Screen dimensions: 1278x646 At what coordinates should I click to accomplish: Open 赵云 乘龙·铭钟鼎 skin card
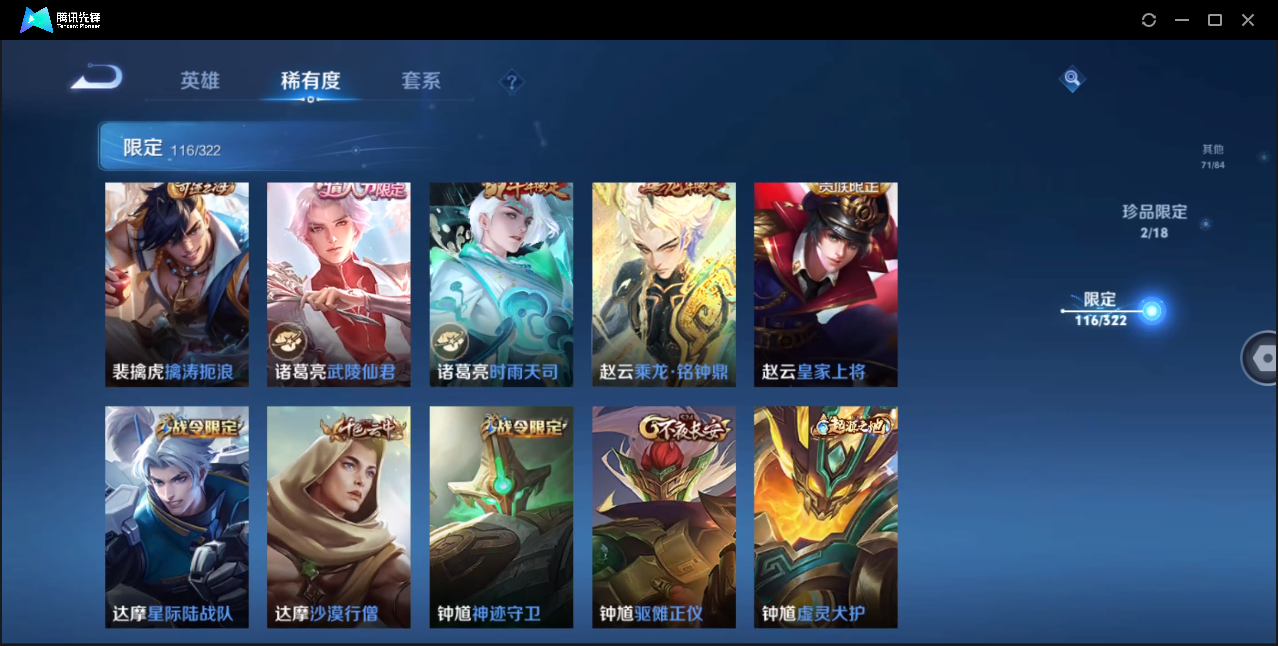[x=663, y=284]
